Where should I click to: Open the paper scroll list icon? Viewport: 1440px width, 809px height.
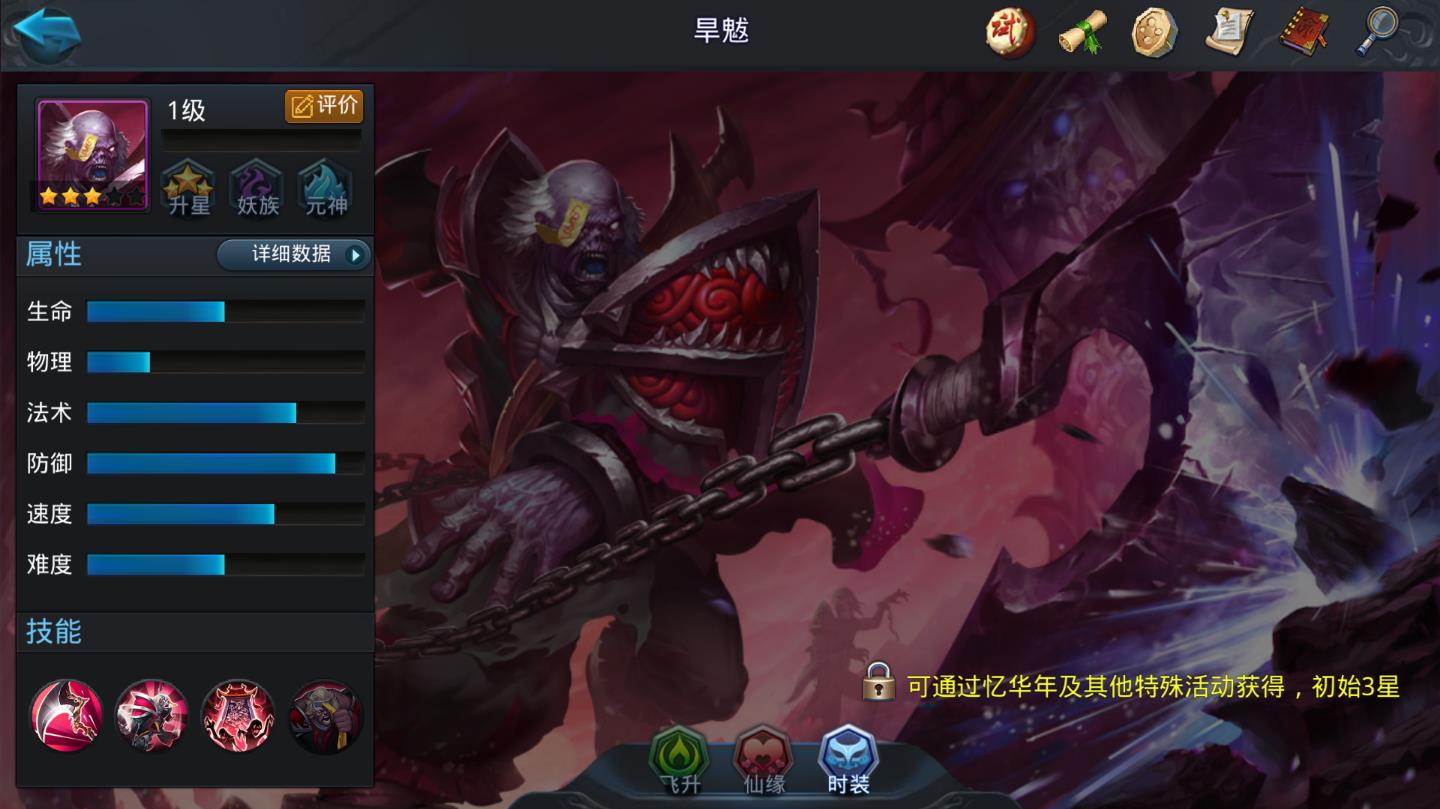[x=1229, y=33]
